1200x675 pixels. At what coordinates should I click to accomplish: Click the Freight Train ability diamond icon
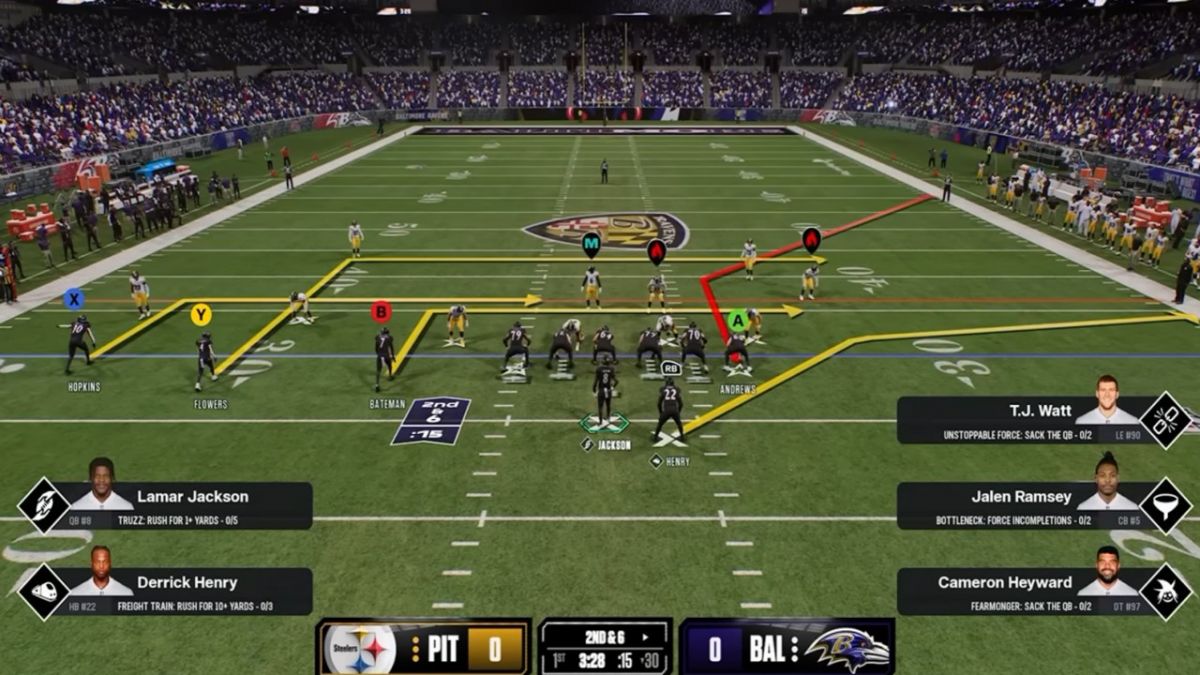click(44, 591)
